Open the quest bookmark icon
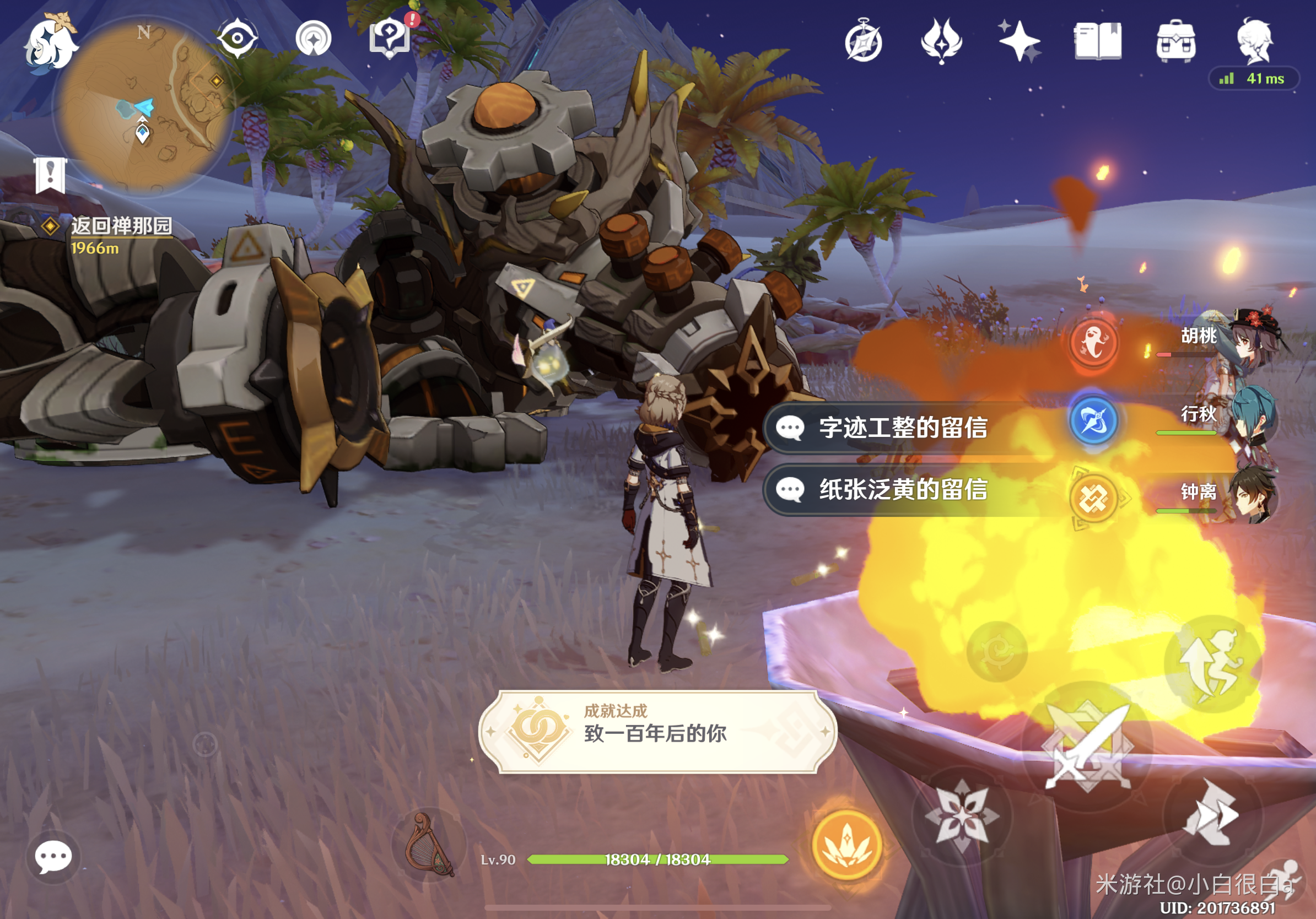Viewport: 1316px width, 919px height. (x=51, y=175)
